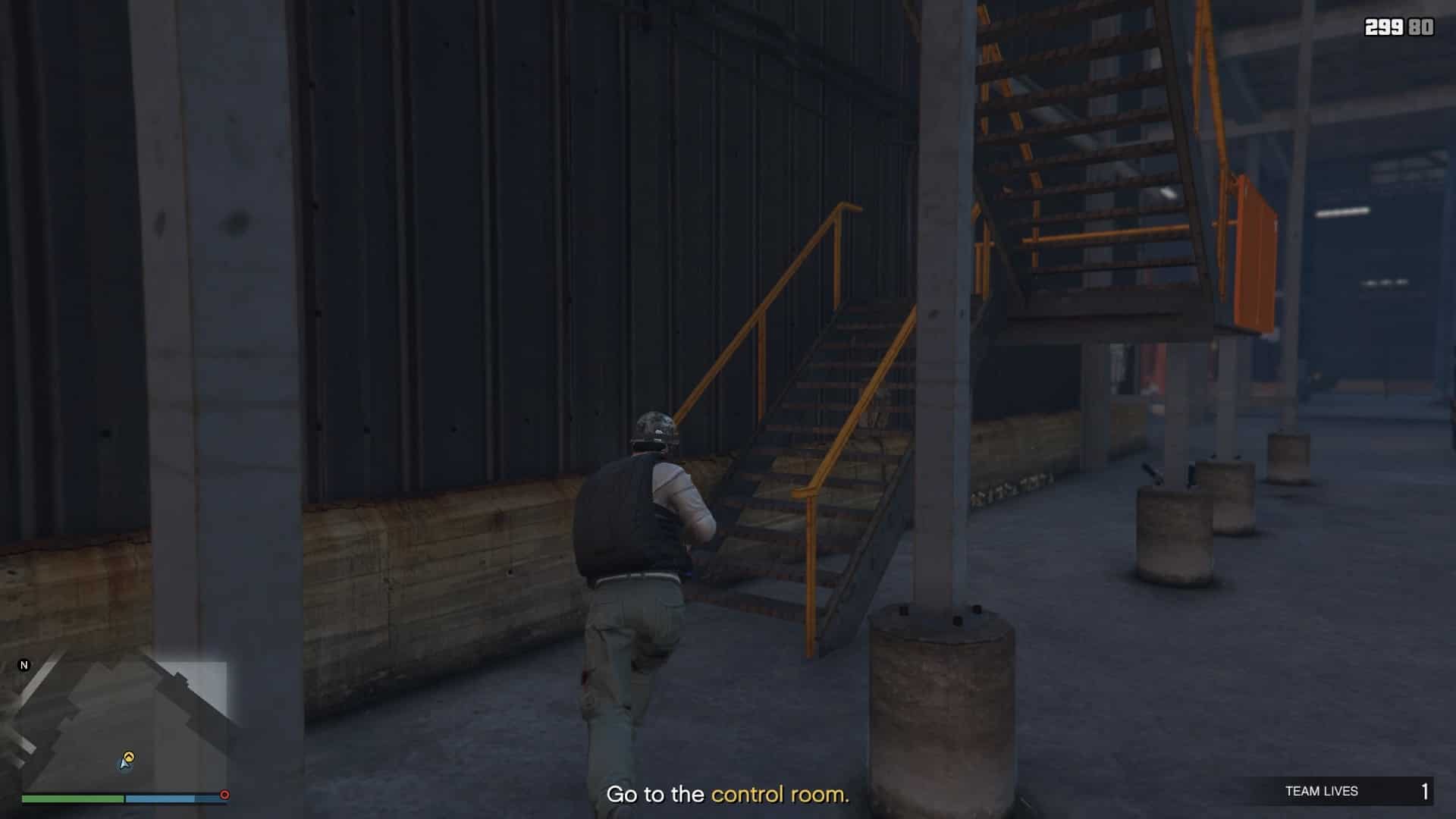Click the yellow objective blip on the minimap
This screenshot has width=1456, height=819.
[129, 757]
